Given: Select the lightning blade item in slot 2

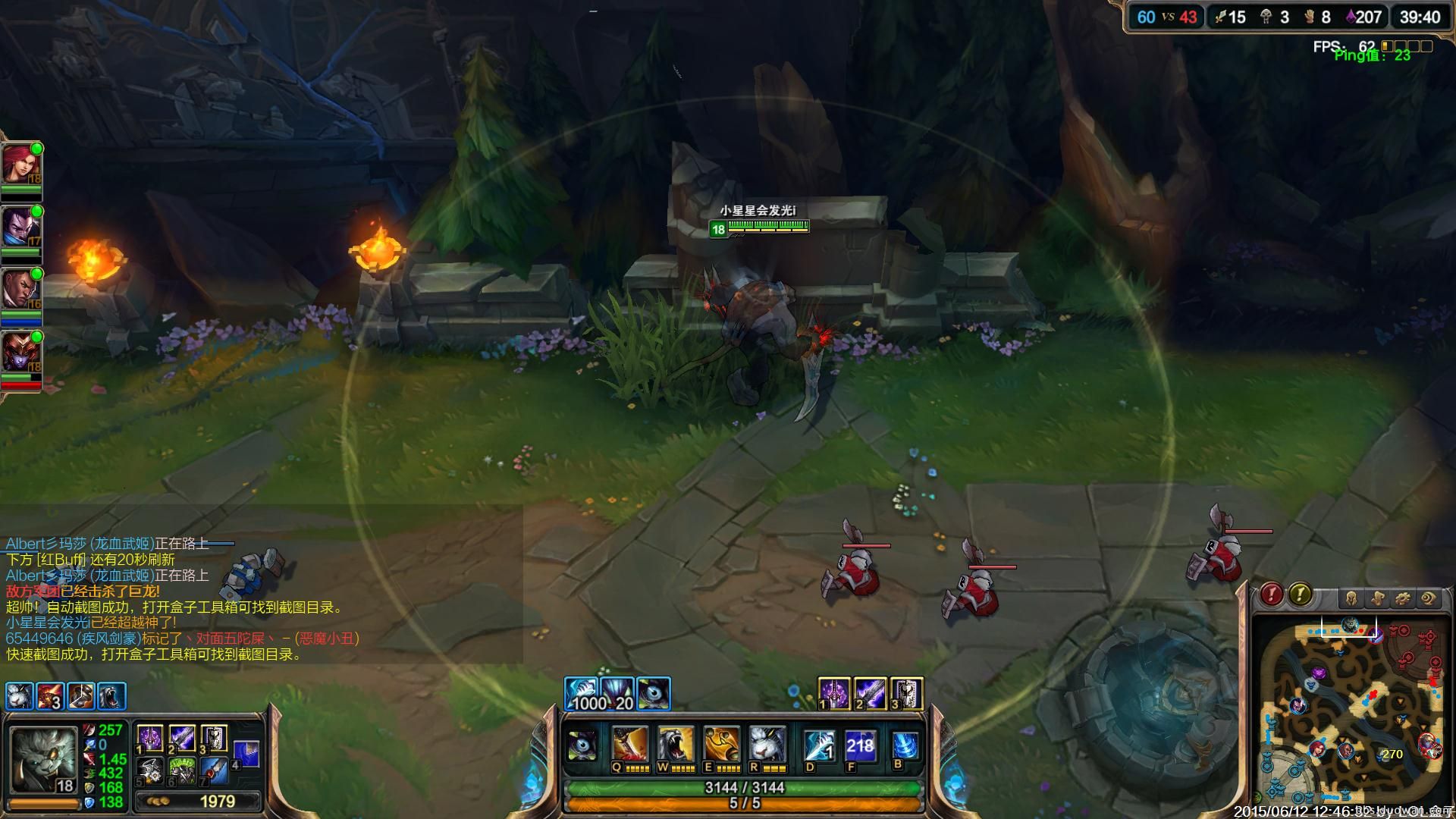Looking at the screenshot, I should (x=181, y=738).
